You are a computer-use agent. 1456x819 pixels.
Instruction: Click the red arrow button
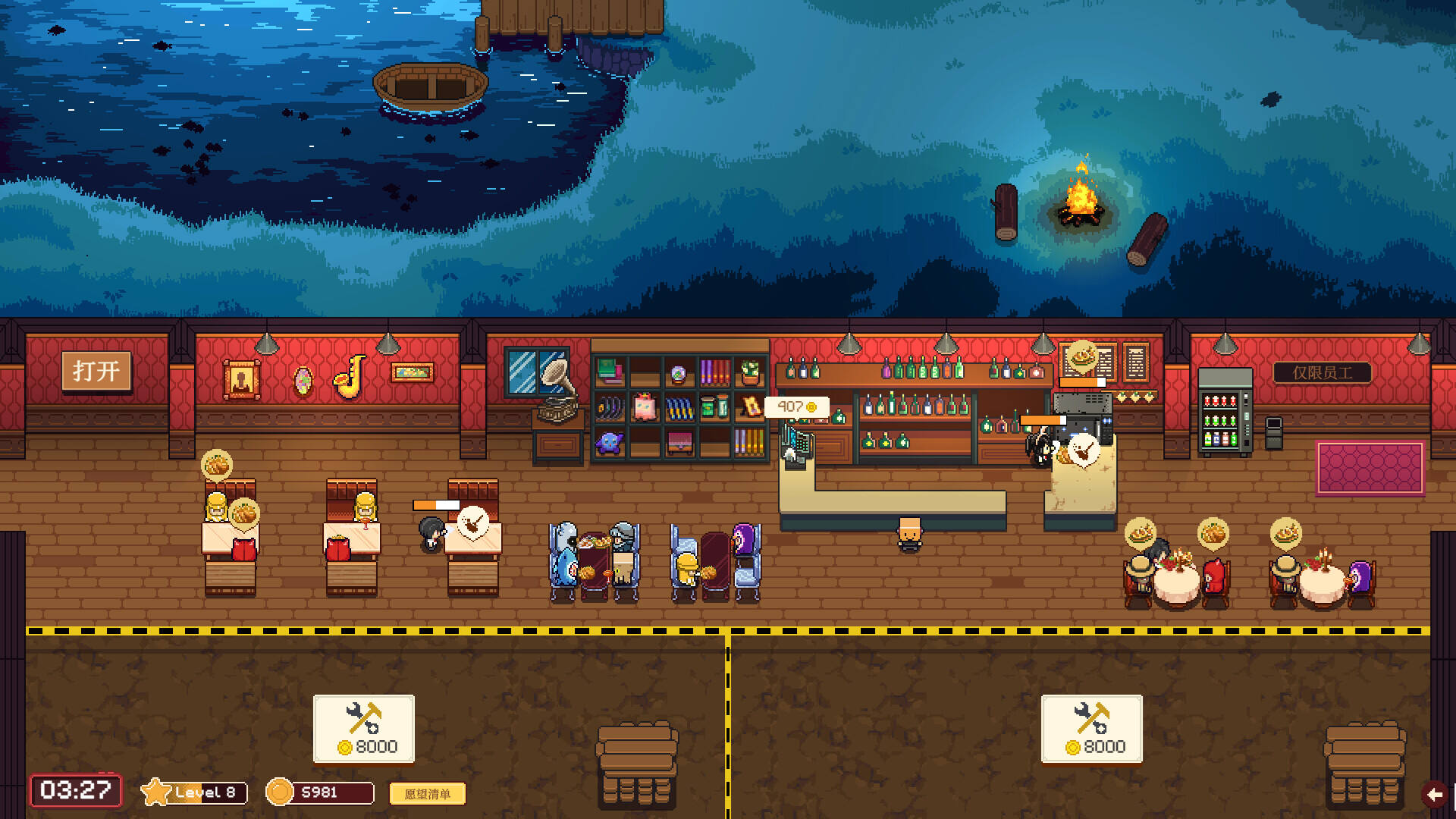pos(1435,794)
